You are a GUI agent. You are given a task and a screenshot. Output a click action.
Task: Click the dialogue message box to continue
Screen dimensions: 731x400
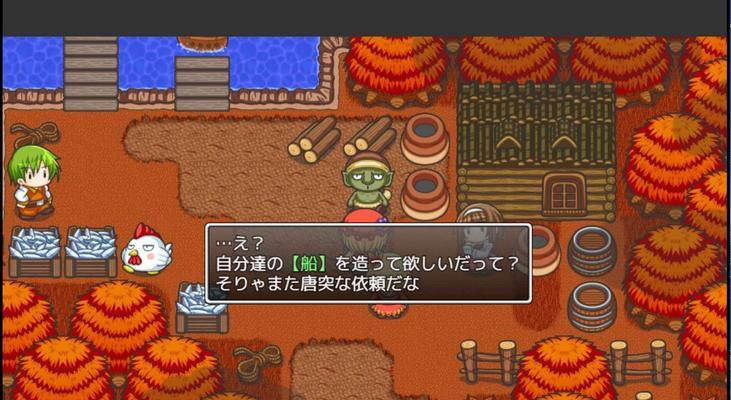[368, 264]
